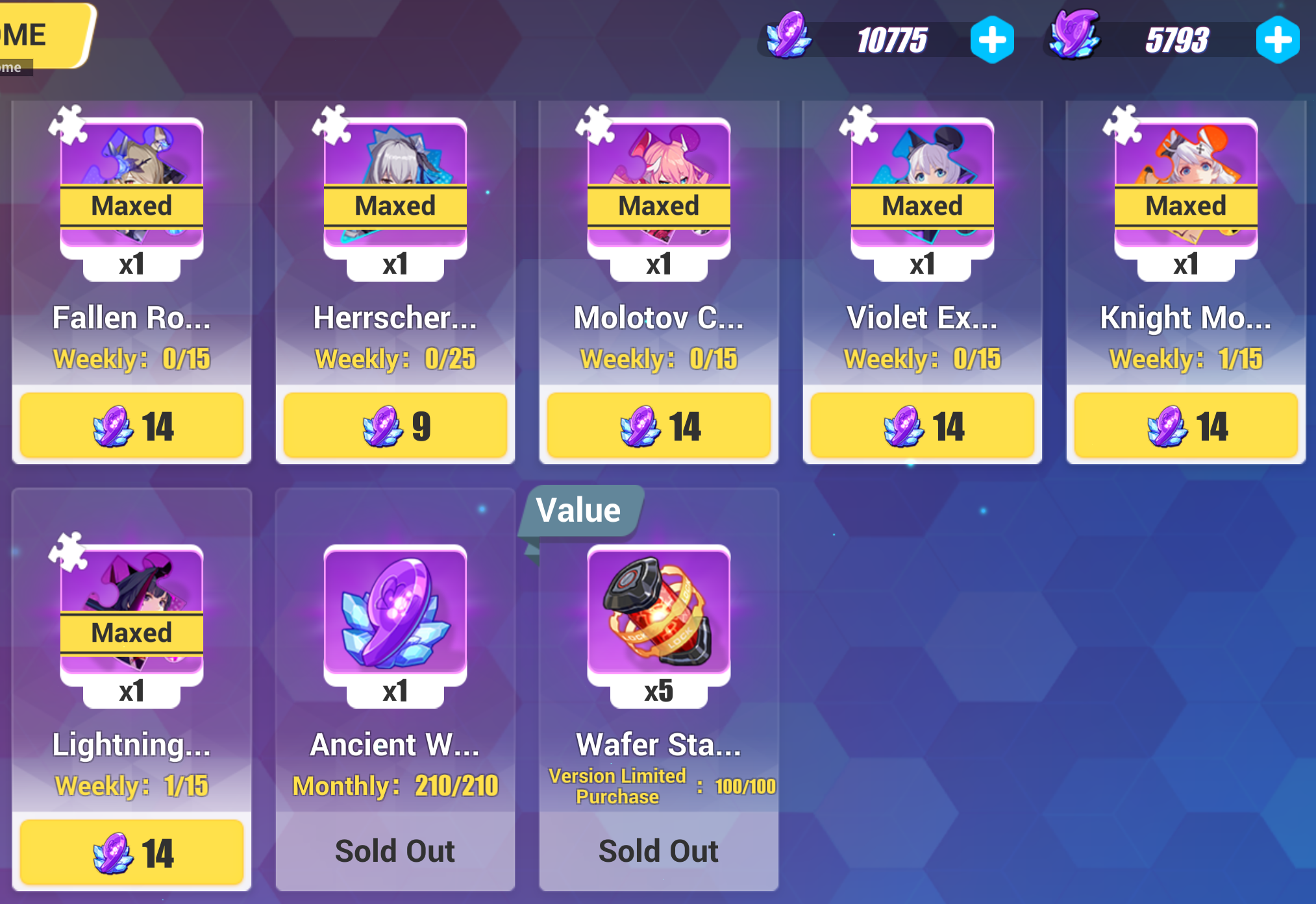
Task: Click the plus beside the 5793 currency
Action: 1279,39
